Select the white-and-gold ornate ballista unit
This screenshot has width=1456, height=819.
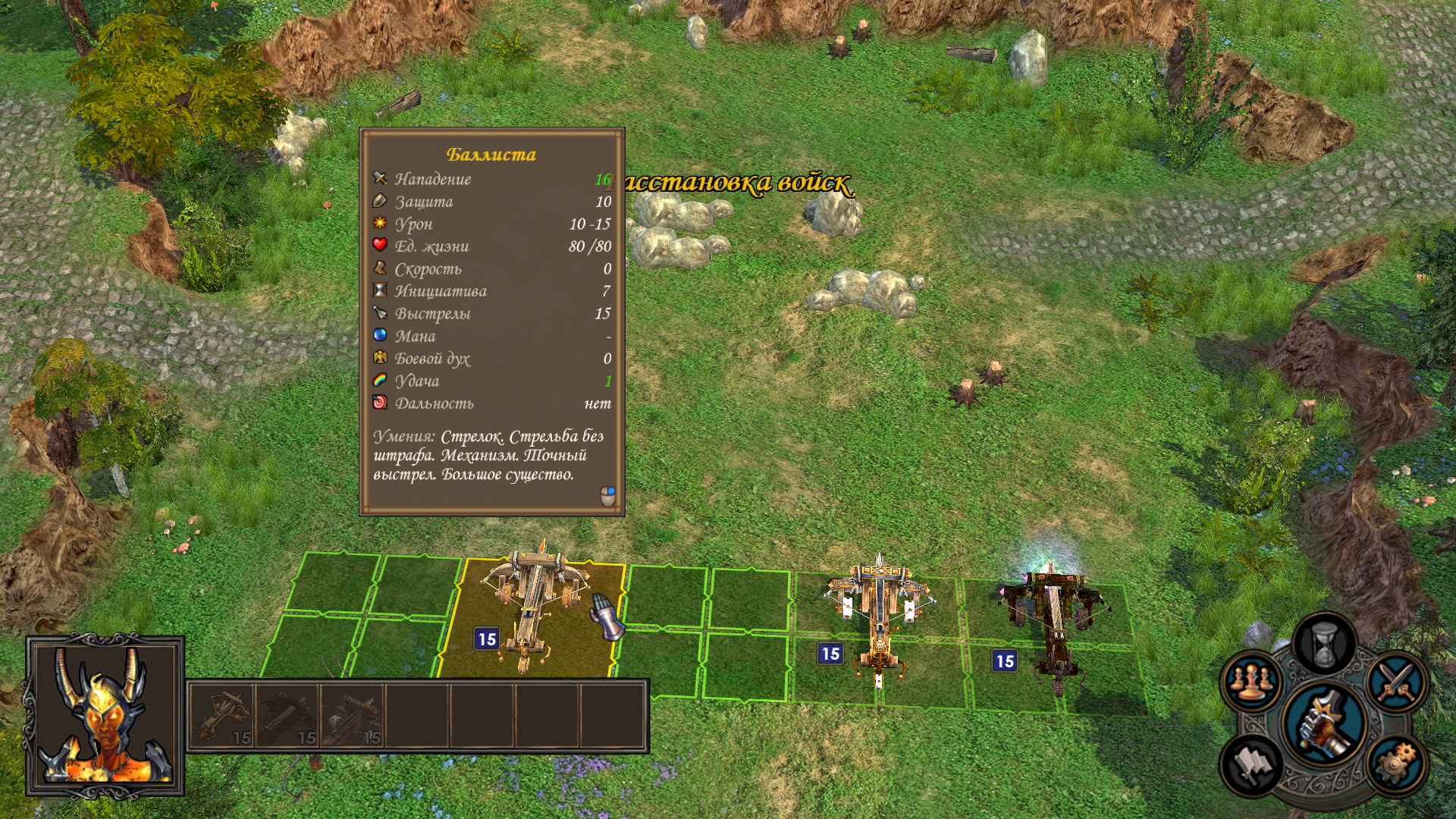(878, 614)
